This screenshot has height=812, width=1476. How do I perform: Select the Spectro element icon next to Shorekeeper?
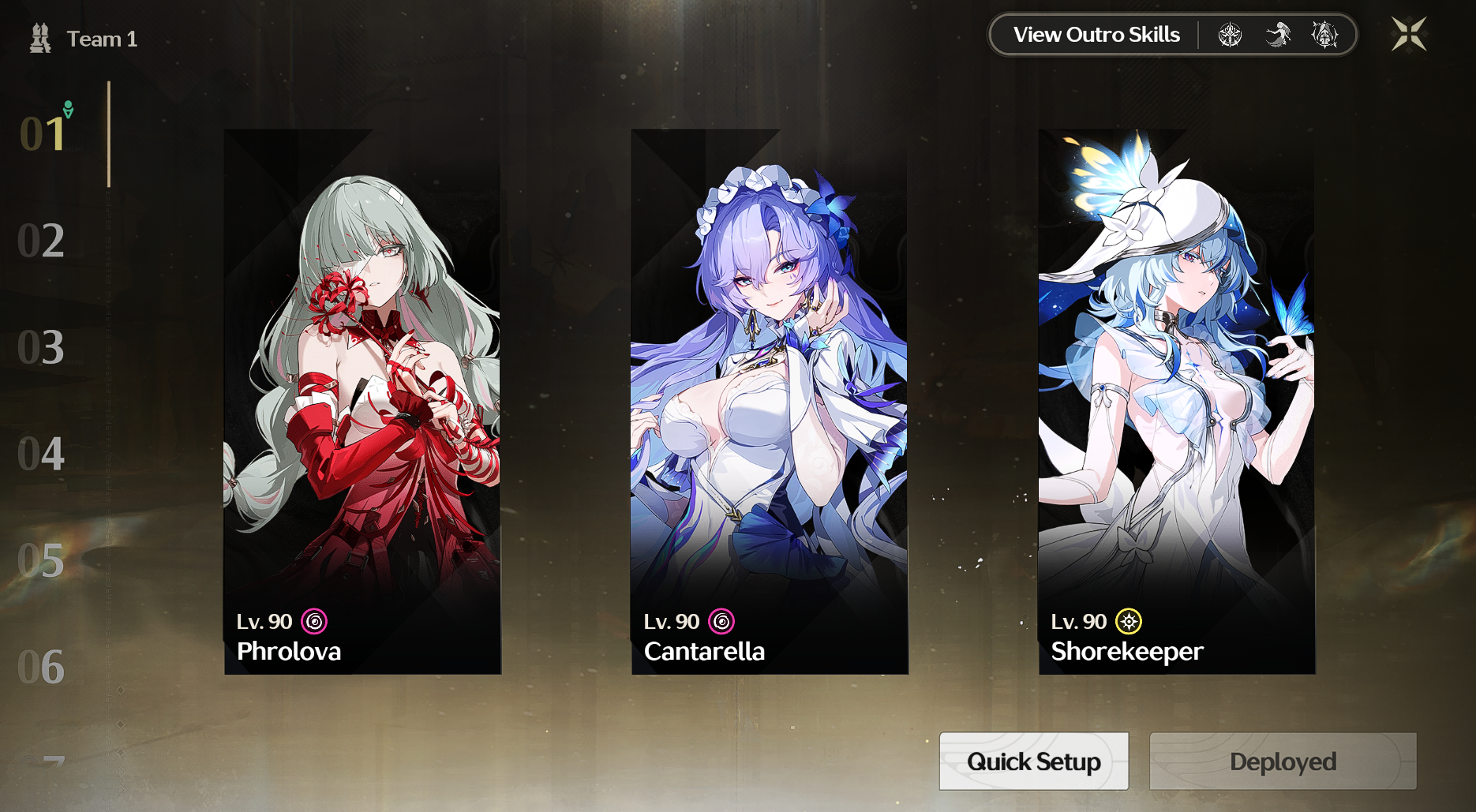pyautogui.click(x=1127, y=622)
